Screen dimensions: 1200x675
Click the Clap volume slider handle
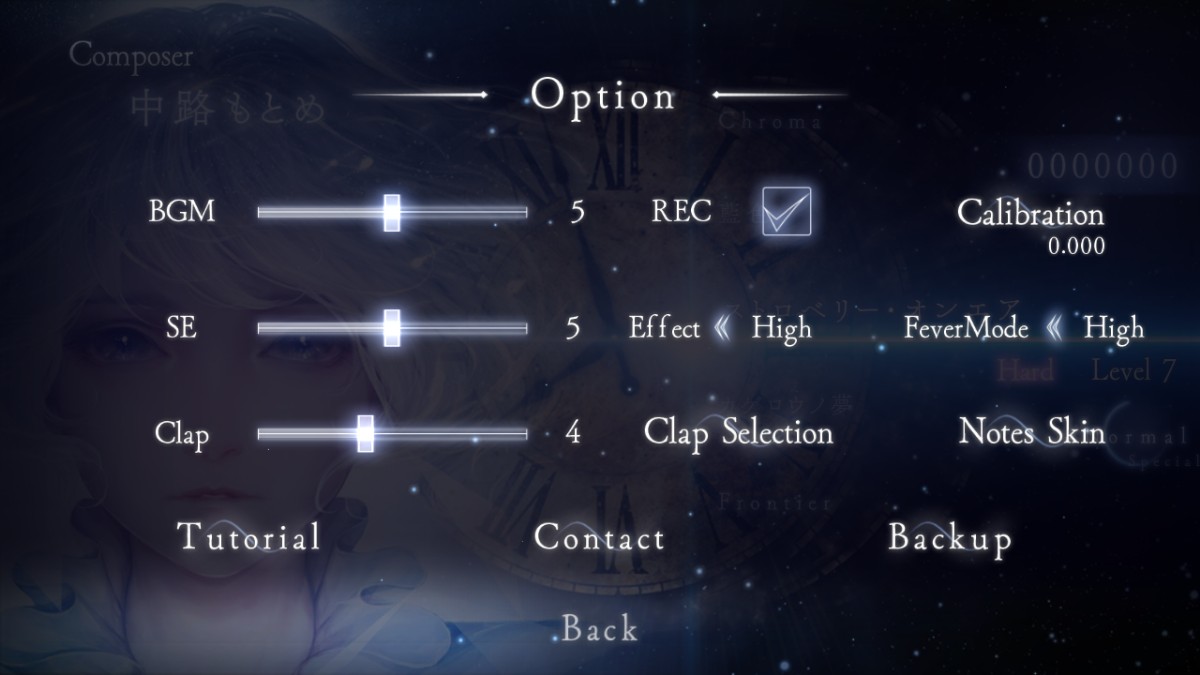coord(365,433)
